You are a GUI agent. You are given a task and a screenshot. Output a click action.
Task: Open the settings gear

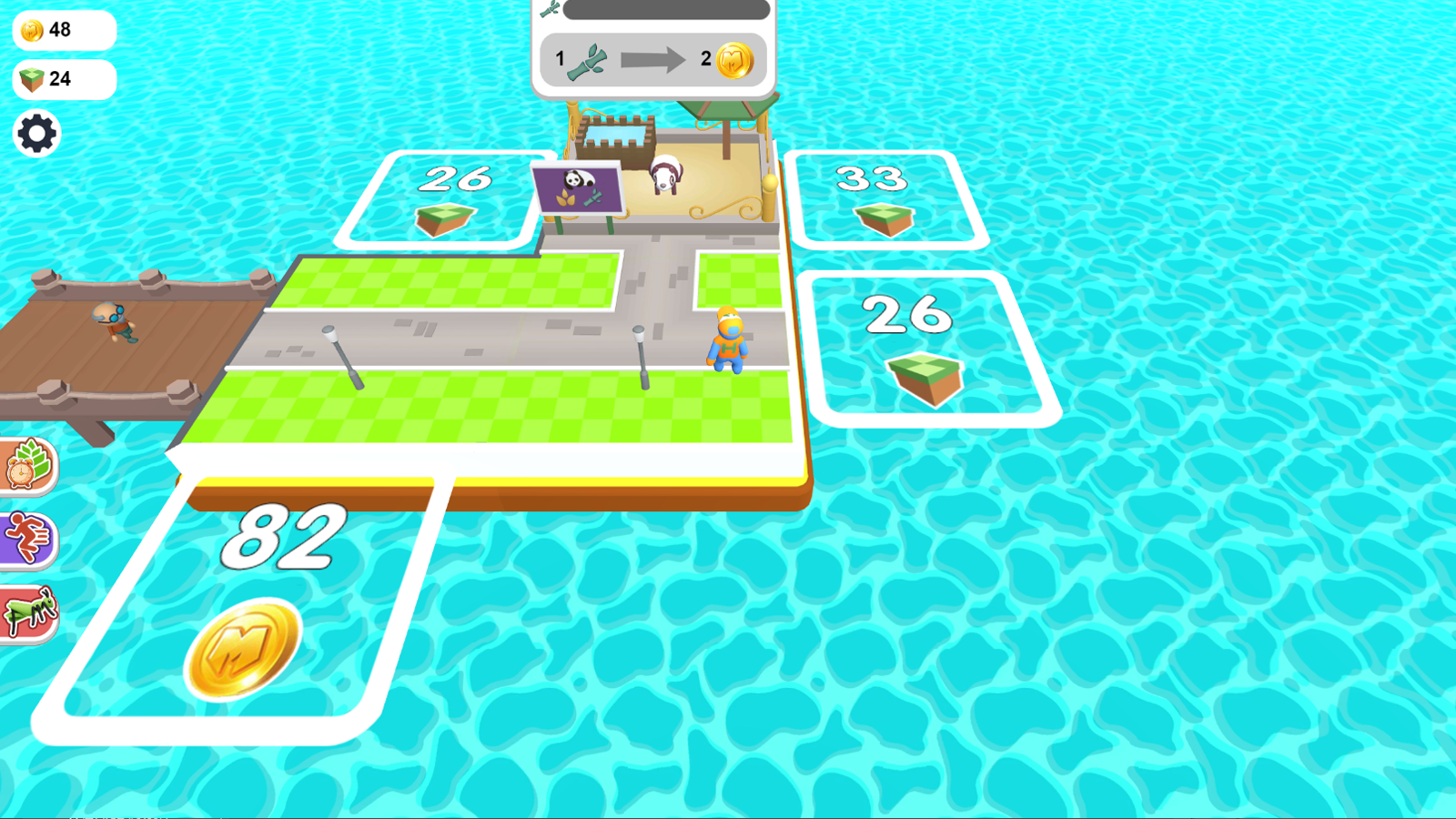[36, 133]
